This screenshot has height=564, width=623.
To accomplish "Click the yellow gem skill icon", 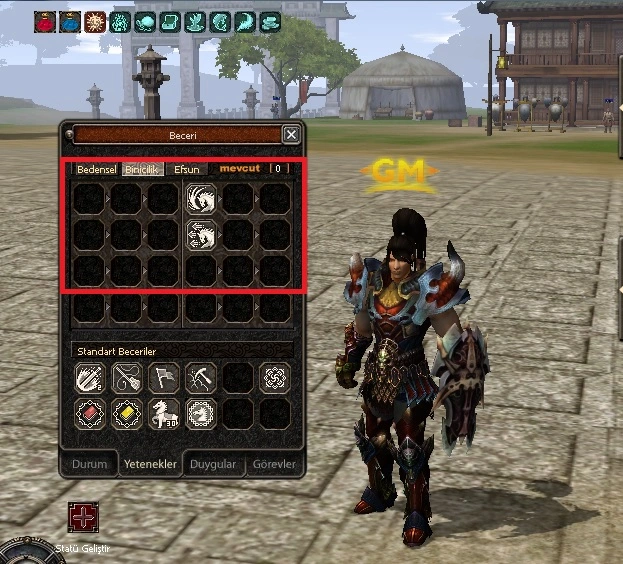I will click(126, 414).
